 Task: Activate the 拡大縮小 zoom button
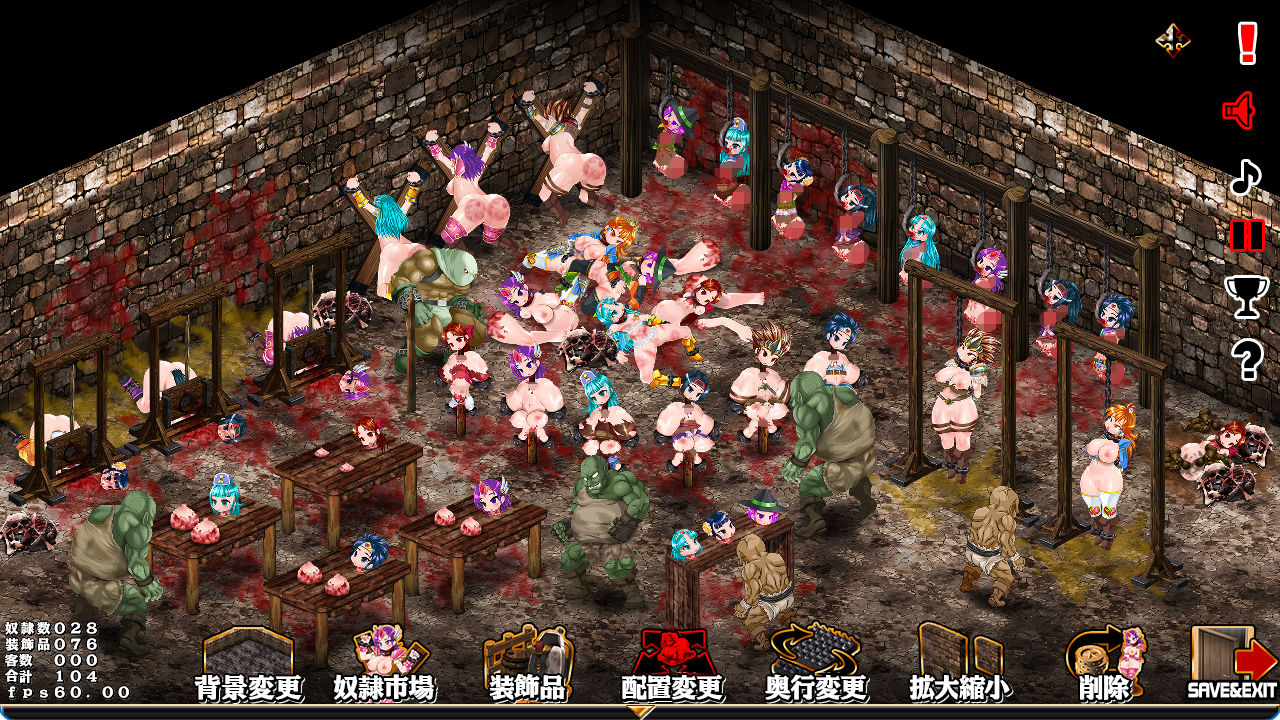coord(956,664)
